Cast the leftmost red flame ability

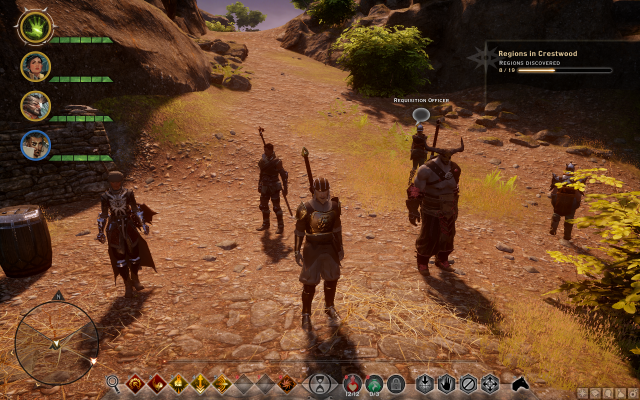tap(135, 382)
